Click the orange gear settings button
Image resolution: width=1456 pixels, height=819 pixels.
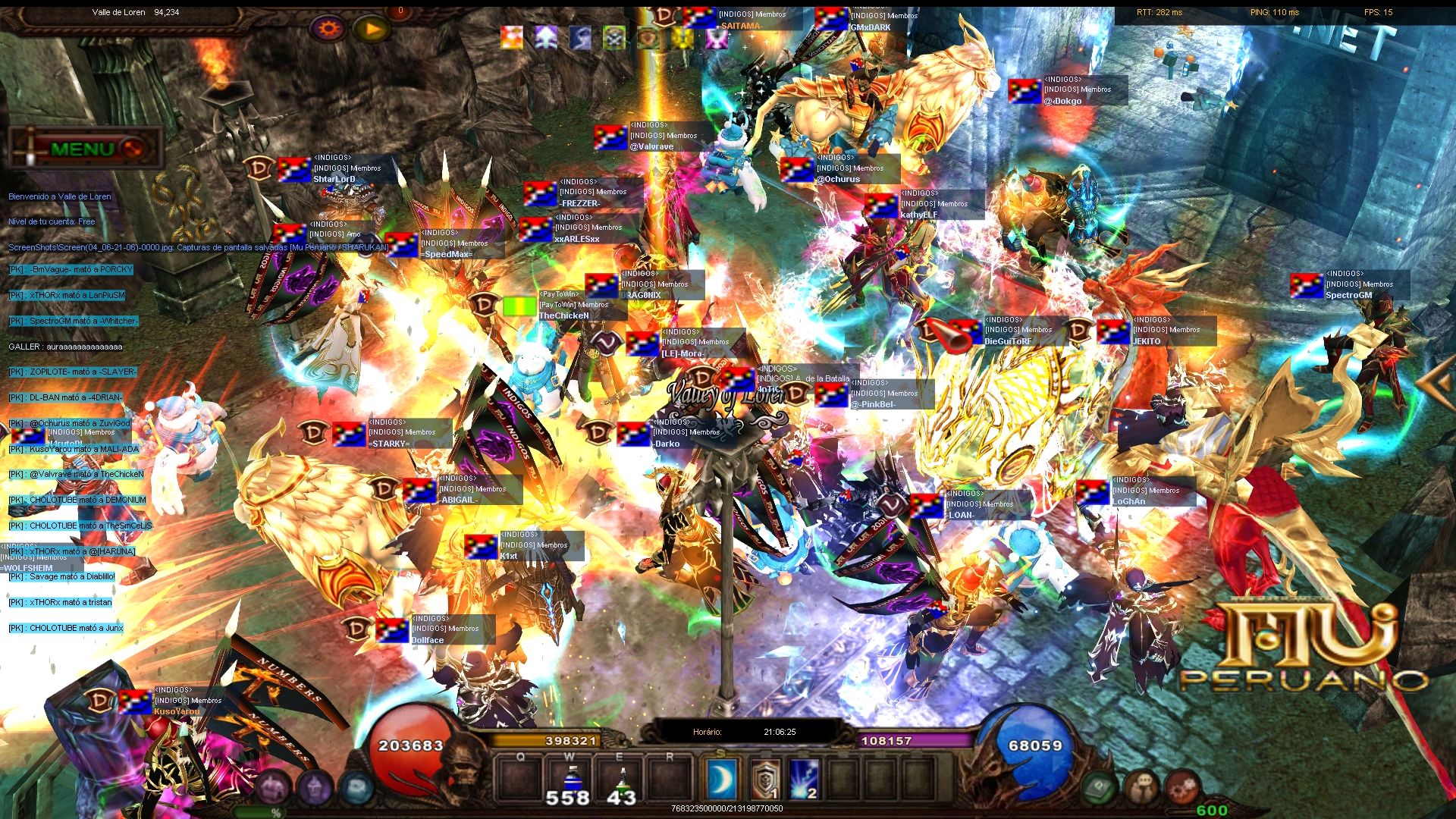[328, 29]
